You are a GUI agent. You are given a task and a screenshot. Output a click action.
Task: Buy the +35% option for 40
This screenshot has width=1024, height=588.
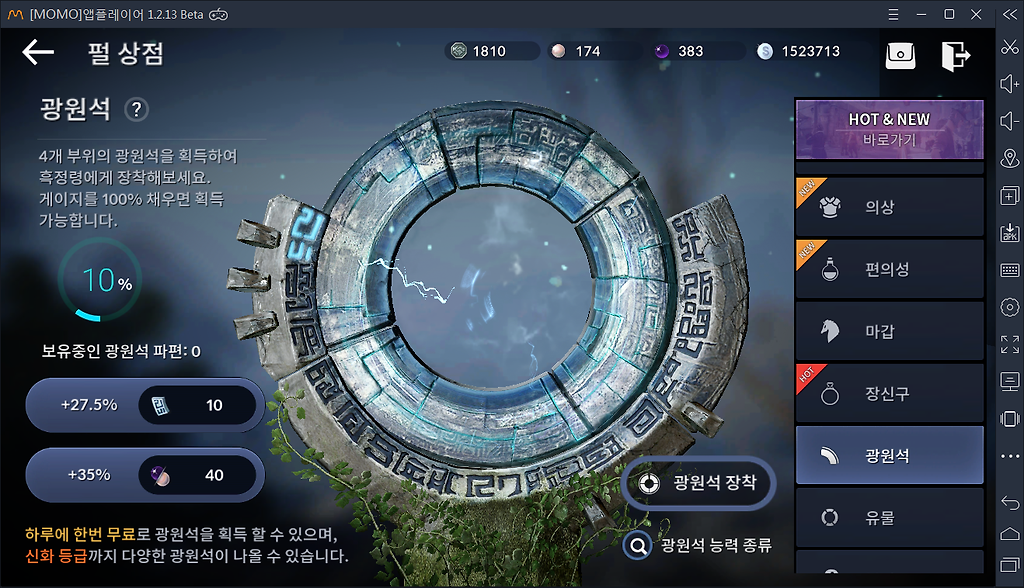click(x=145, y=475)
